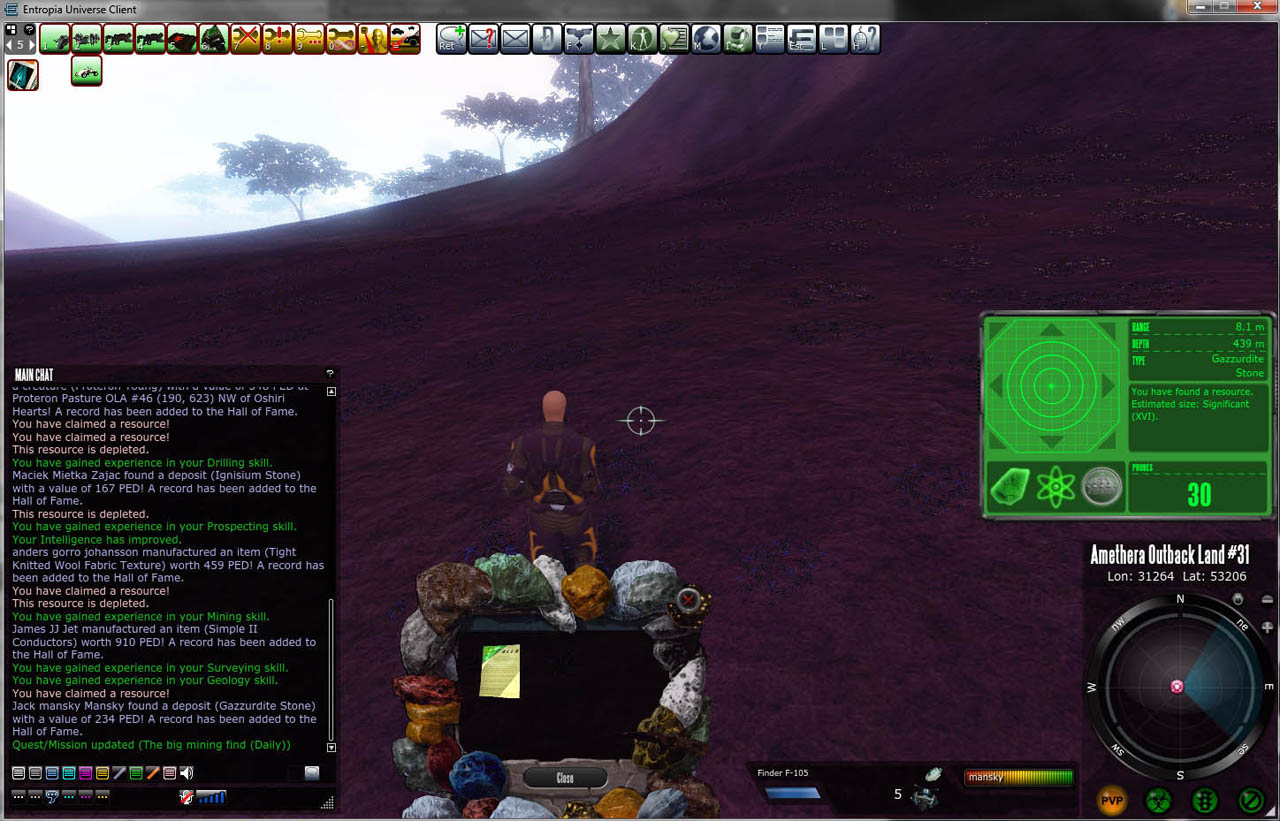
Task: Open the globe map icon in toolbar
Action: coord(706,39)
